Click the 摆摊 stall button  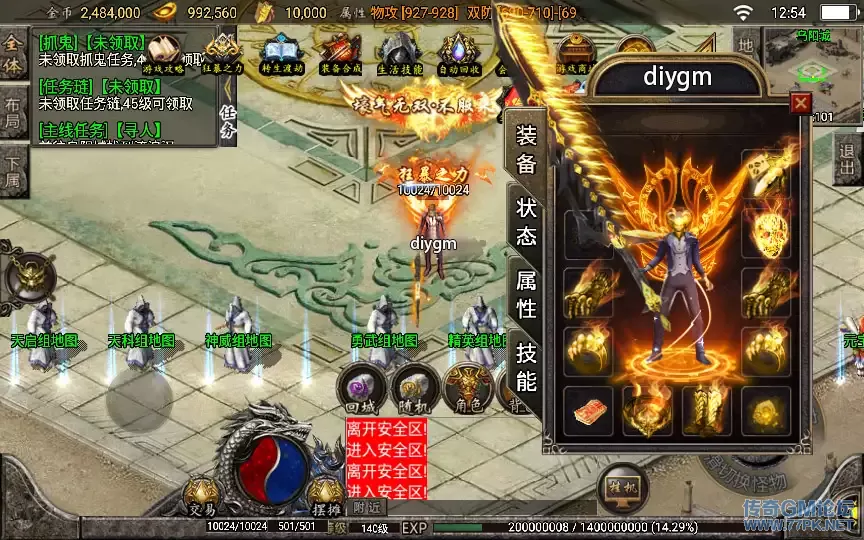point(326,494)
